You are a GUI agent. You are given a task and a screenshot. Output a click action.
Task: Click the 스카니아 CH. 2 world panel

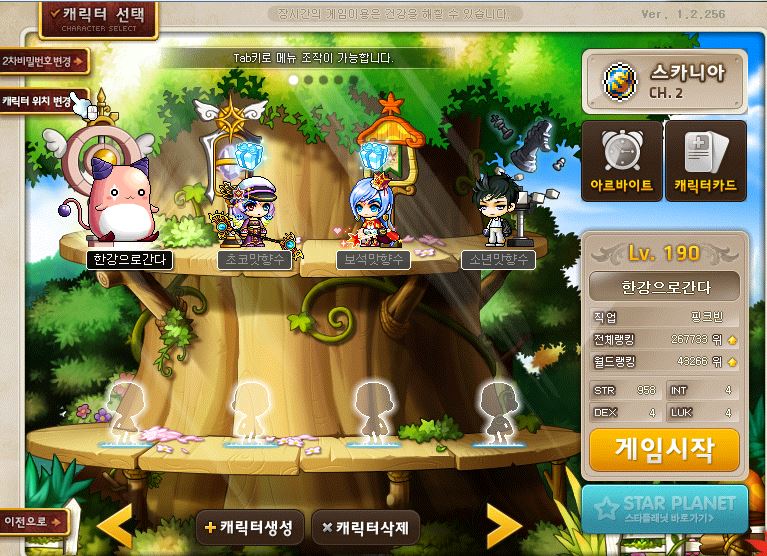click(664, 81)
